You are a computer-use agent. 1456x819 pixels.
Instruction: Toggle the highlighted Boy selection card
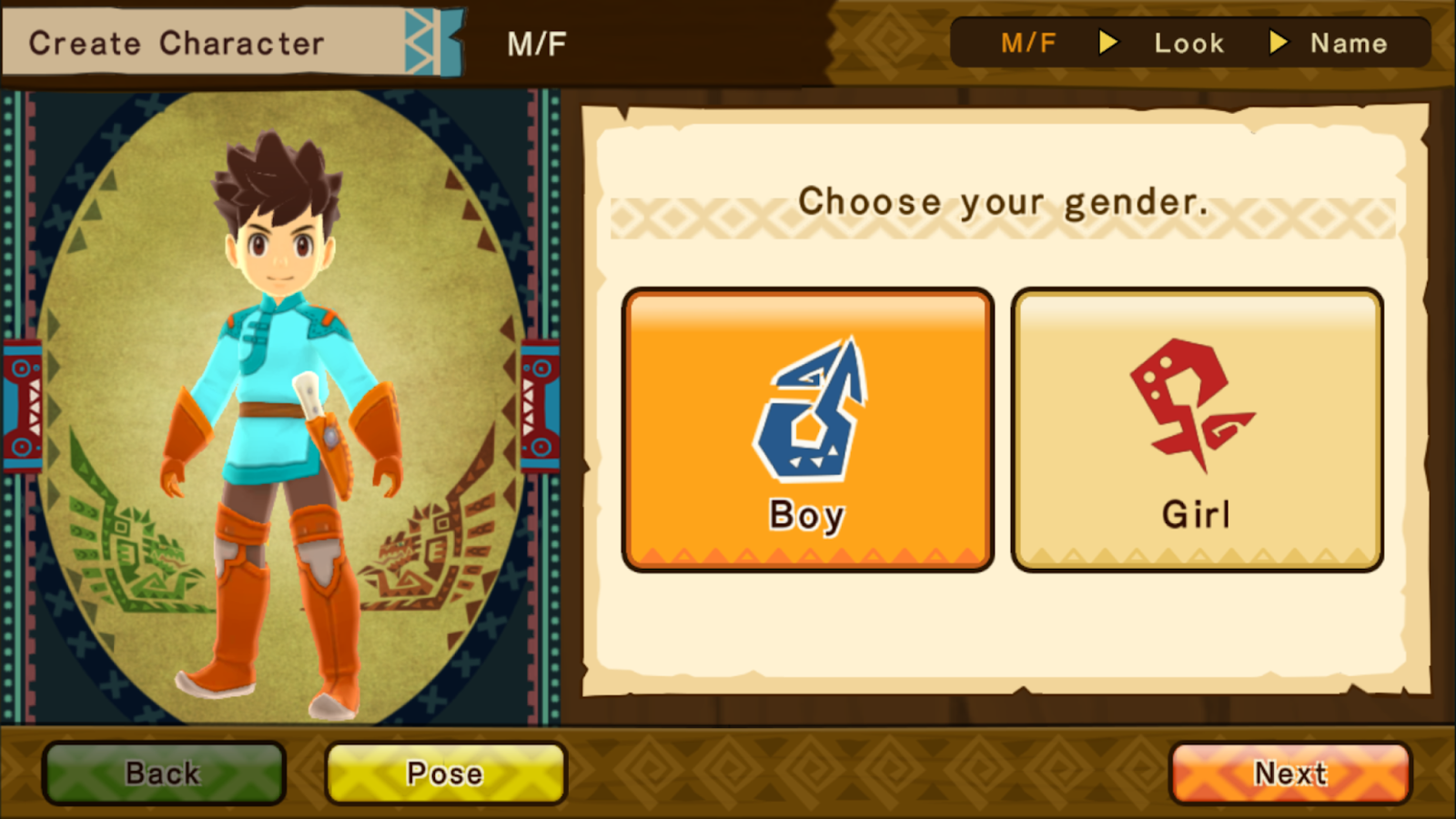pos(807,428)
